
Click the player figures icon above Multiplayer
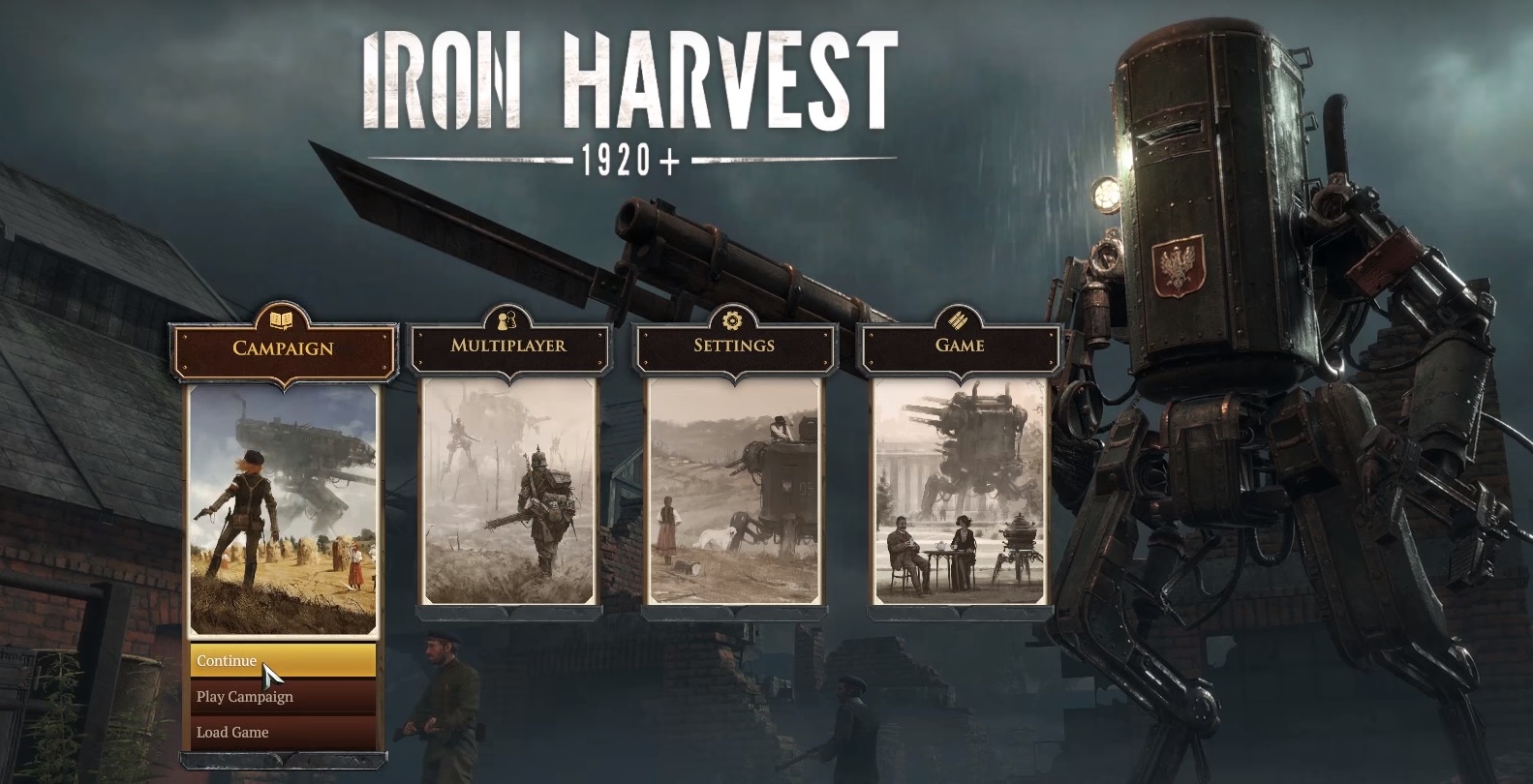tap(507, 320)
